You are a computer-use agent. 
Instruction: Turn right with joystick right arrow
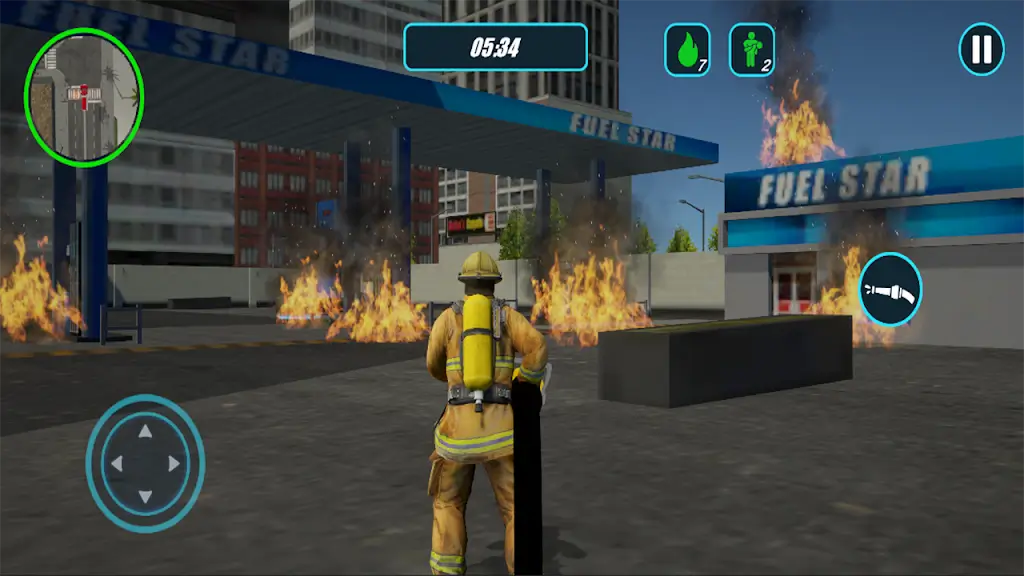[x=175, y=464]
